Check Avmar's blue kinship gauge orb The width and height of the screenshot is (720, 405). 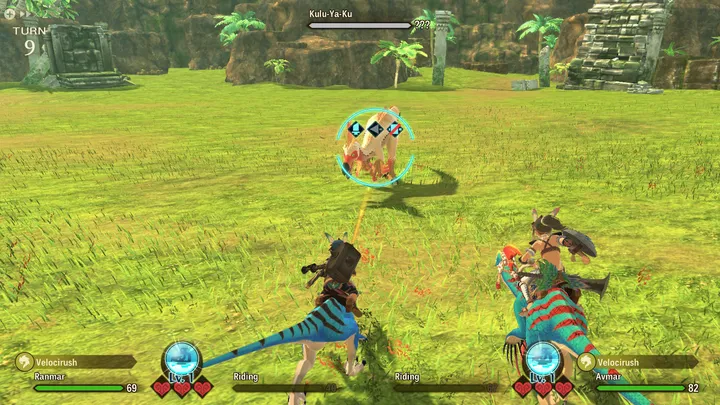(542, 358)
